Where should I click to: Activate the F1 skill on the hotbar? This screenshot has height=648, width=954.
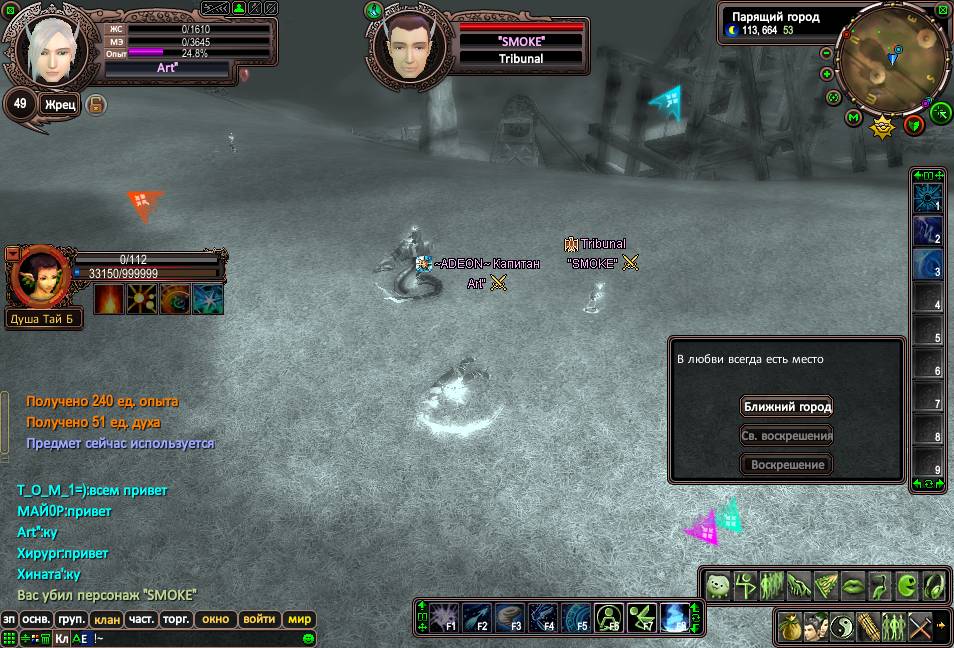445,617
